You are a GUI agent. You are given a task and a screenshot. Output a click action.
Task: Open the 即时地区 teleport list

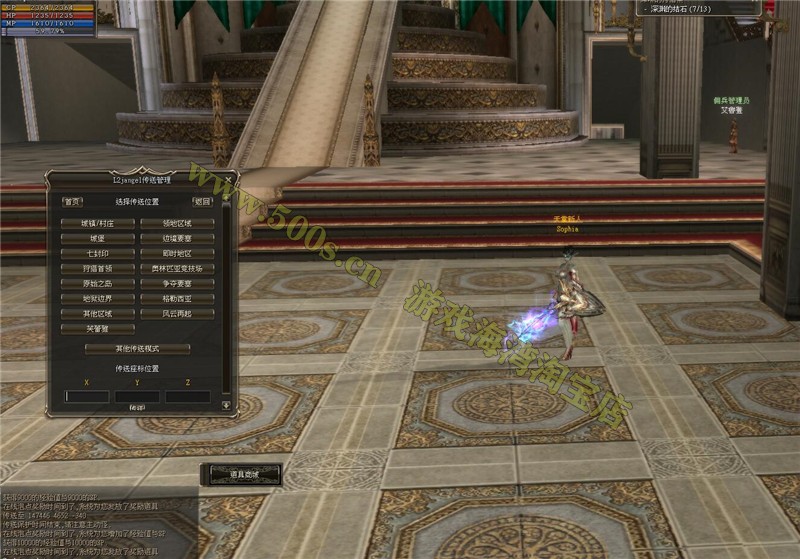pos(177,254)
